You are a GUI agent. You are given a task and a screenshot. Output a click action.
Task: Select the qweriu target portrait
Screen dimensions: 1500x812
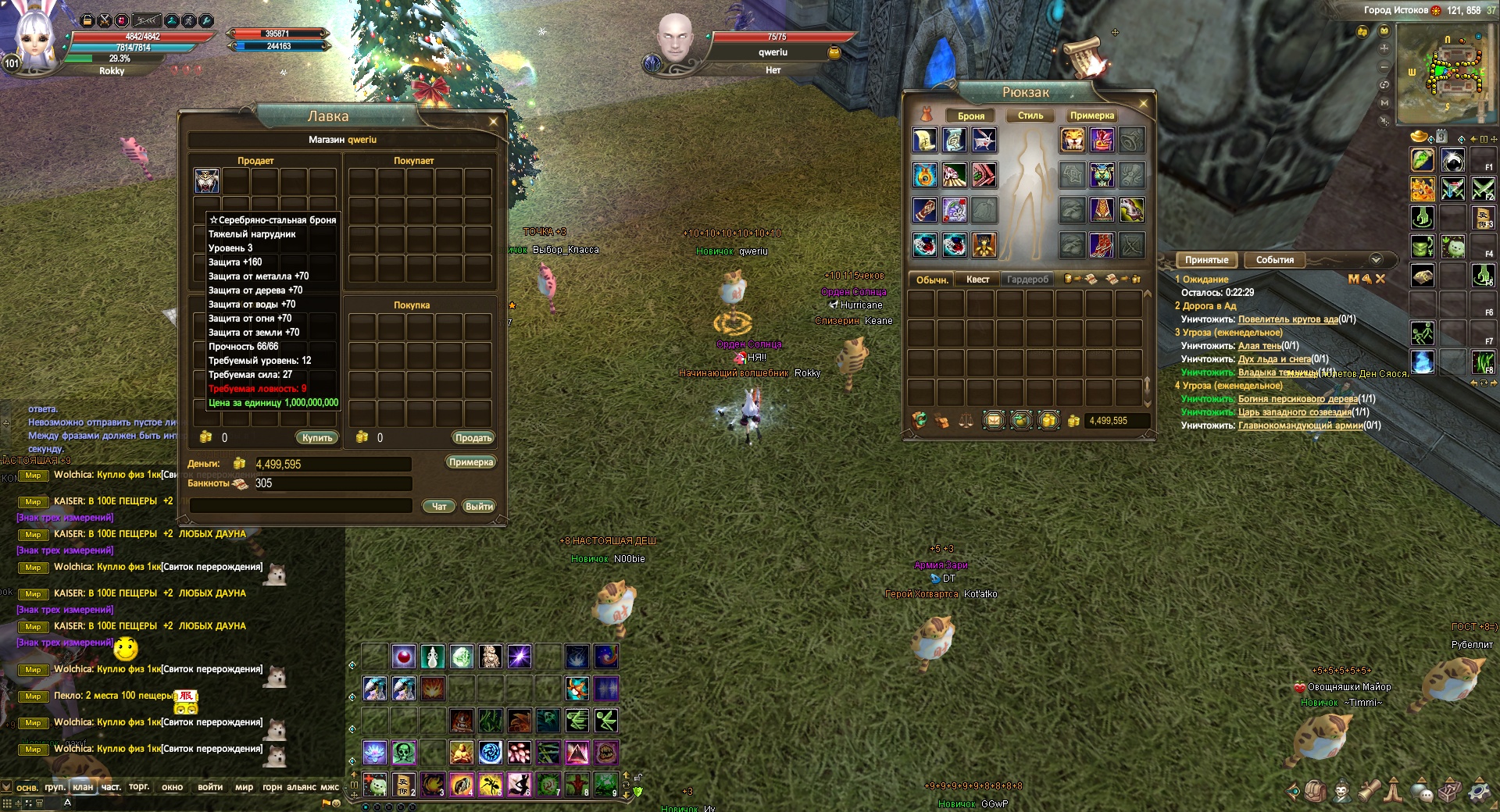674,39
